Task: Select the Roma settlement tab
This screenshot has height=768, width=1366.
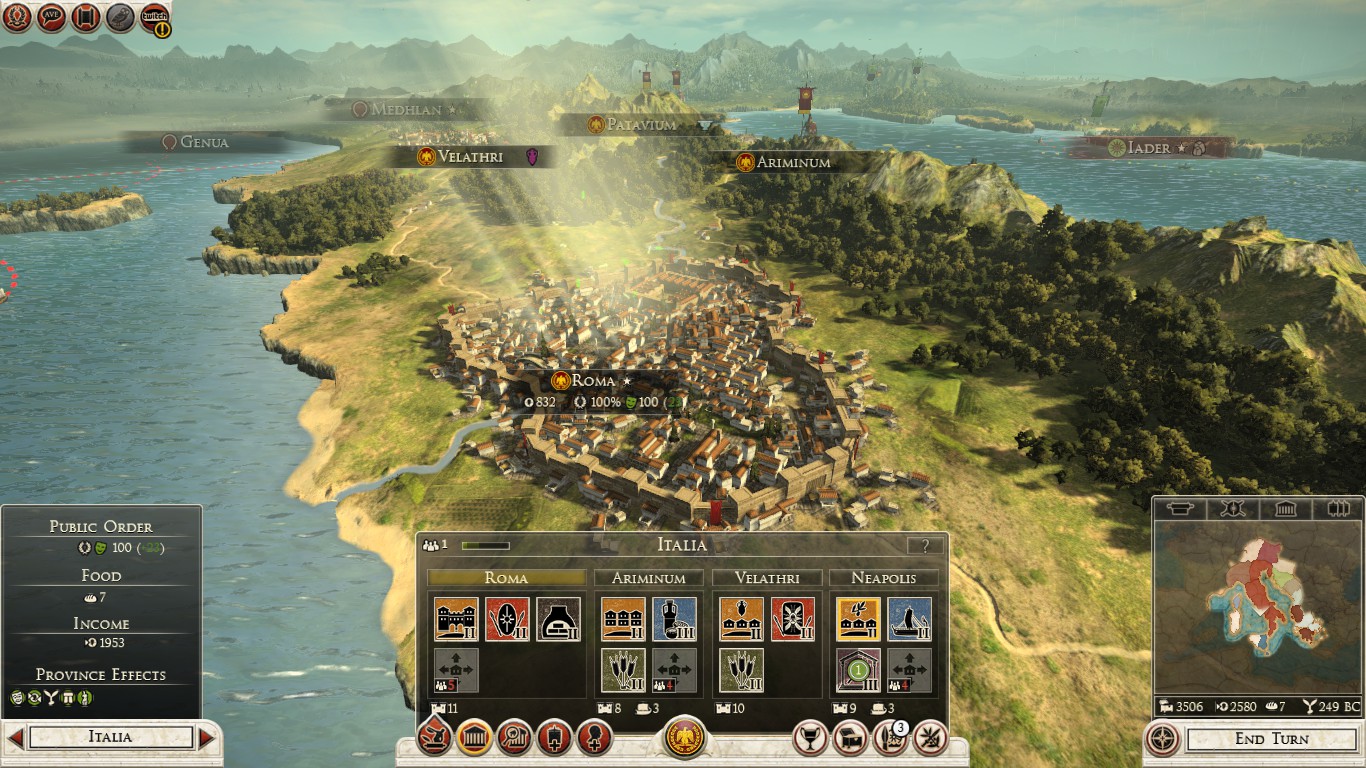Action: pyautogui.click(x=506, y=578)
